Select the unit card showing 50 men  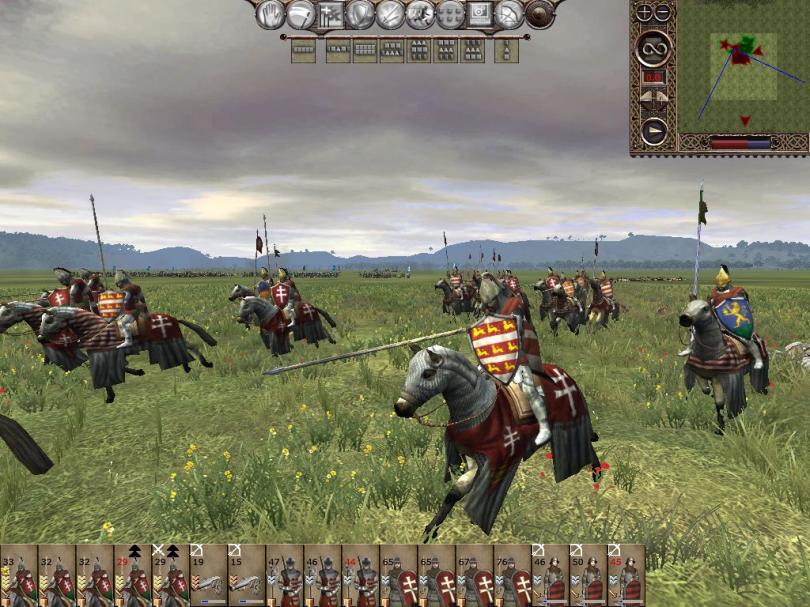coord(588,576)
